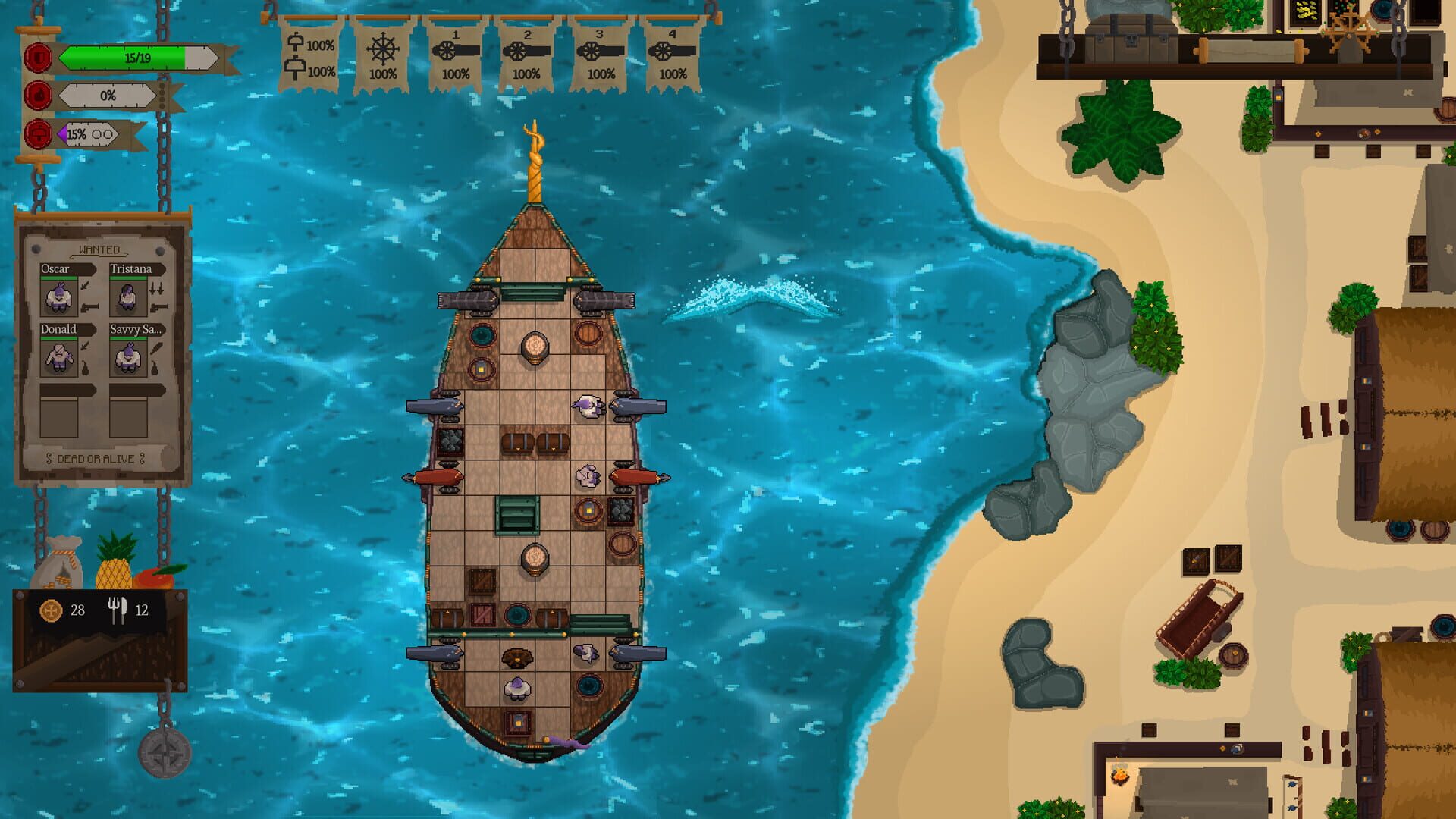1456x819 pixels.
Task: Select the sails status banner showing 100%
Action: pos(309,53)
